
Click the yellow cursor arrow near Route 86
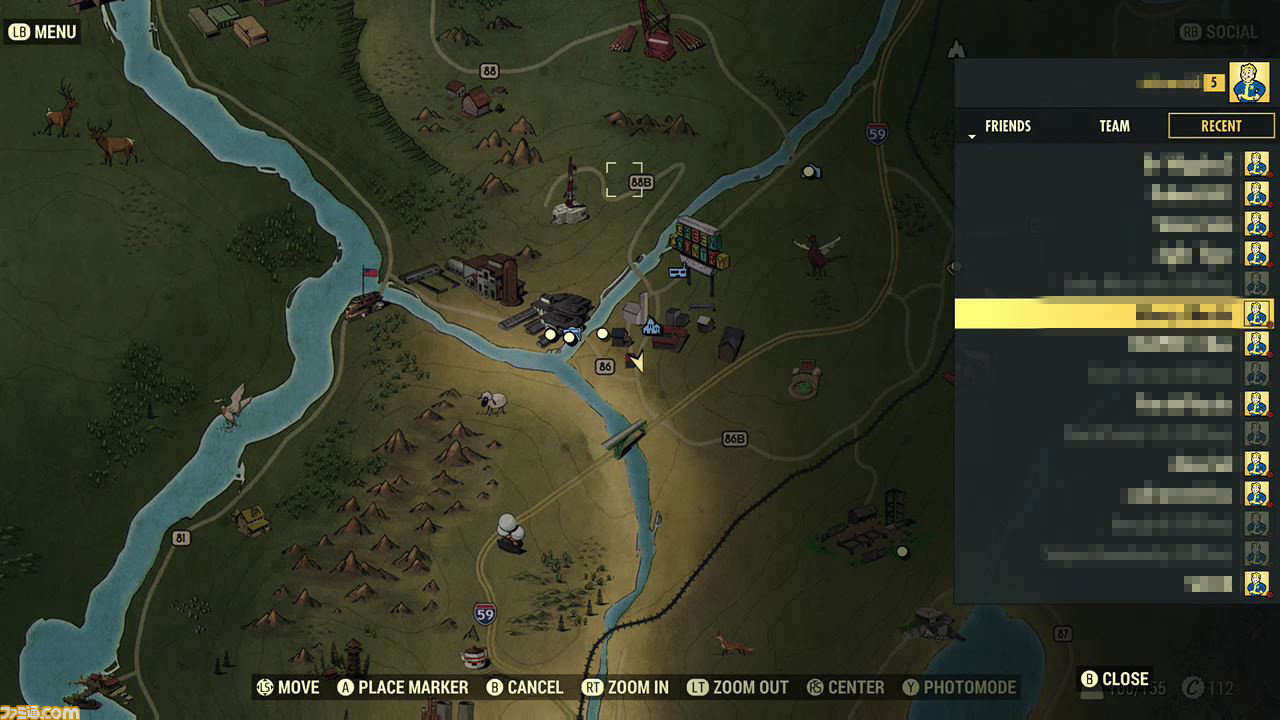(x=637, y=362)
